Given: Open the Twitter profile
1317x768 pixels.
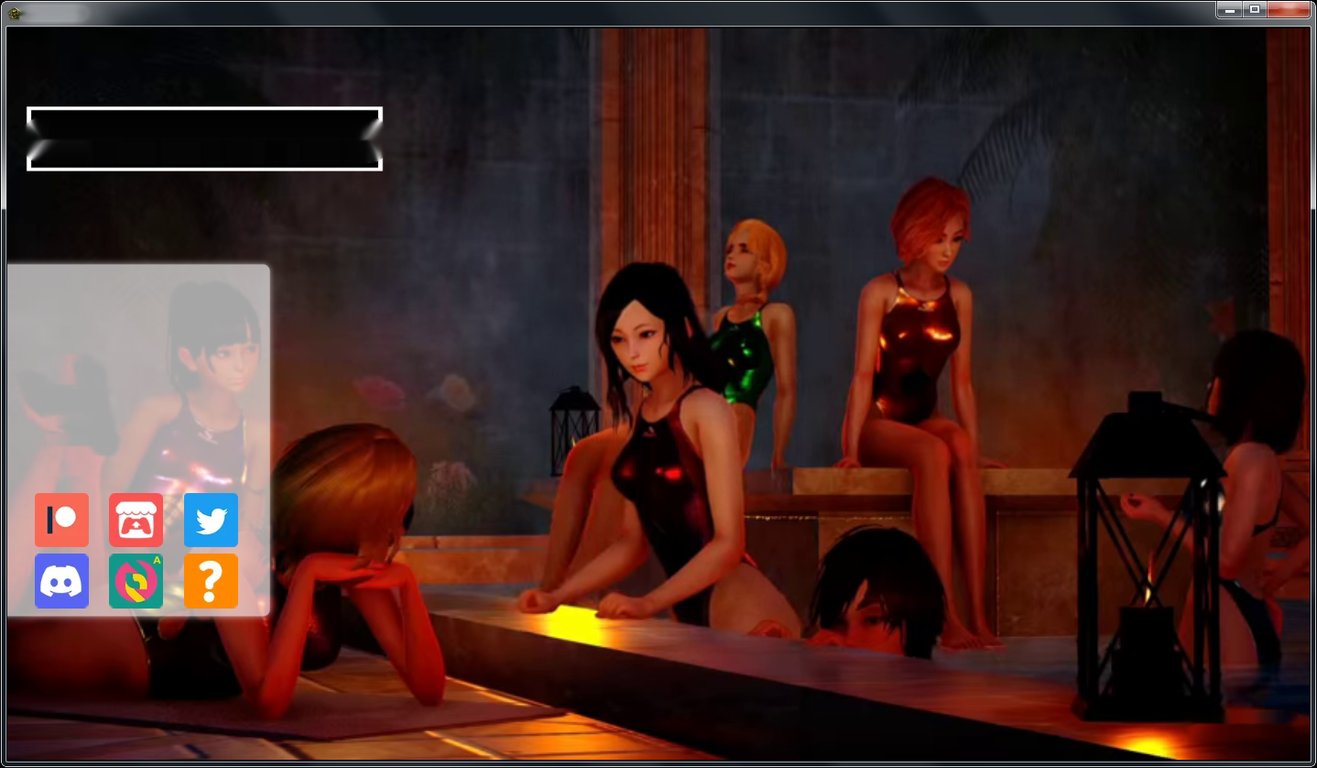Looking at the screenshot, I should pyautogui.click(x=210, y=520).
